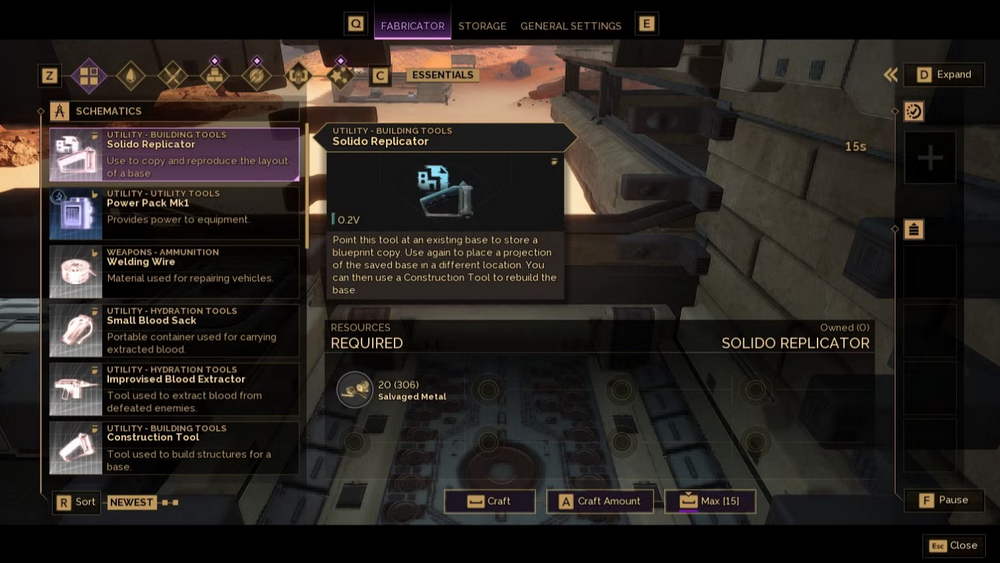Viewport: 1000px width, 563px height.
Task: Pause the crafting queue
Action: tap(944, 500)
